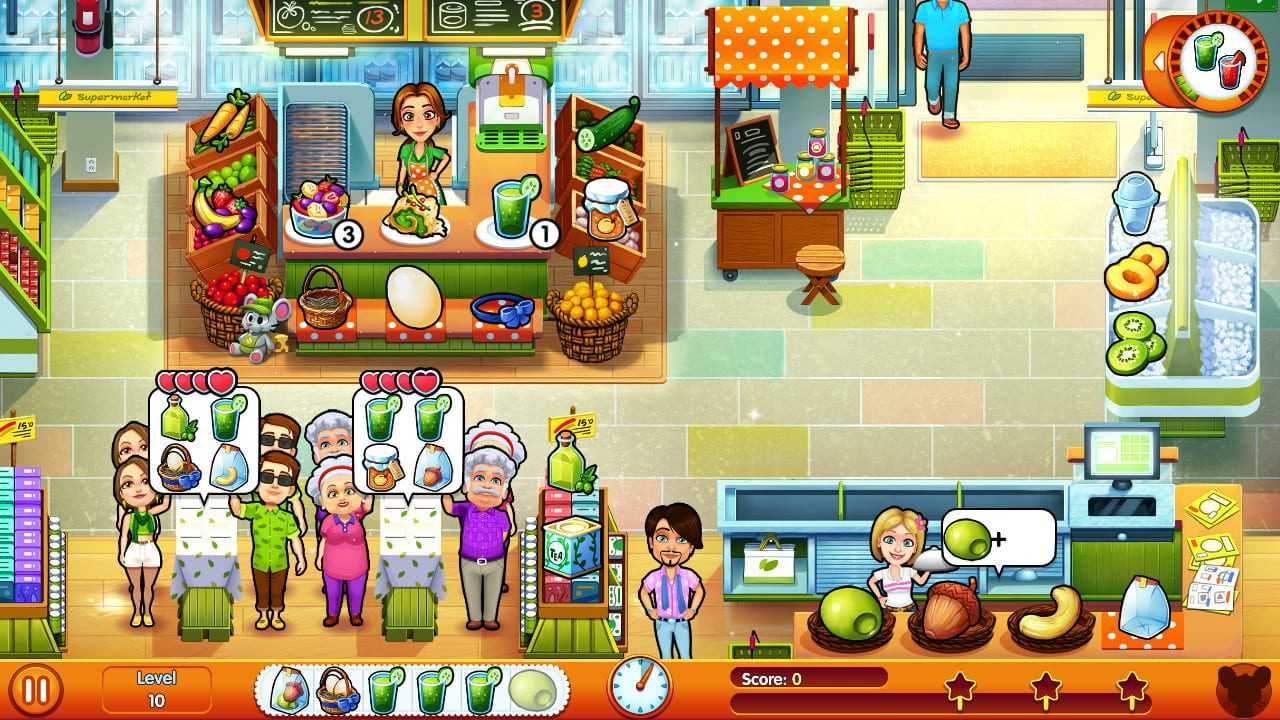Select the cashew in the checkout basket
1280x720 pixels.
click(1050, 612)
